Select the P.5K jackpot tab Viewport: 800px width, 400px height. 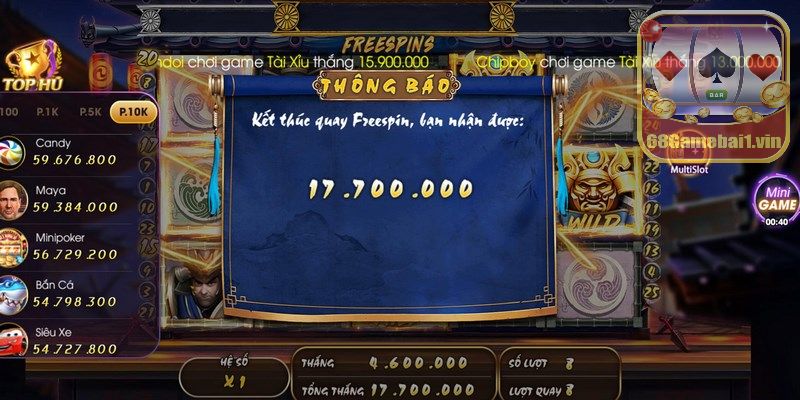[x=90, y=112]
